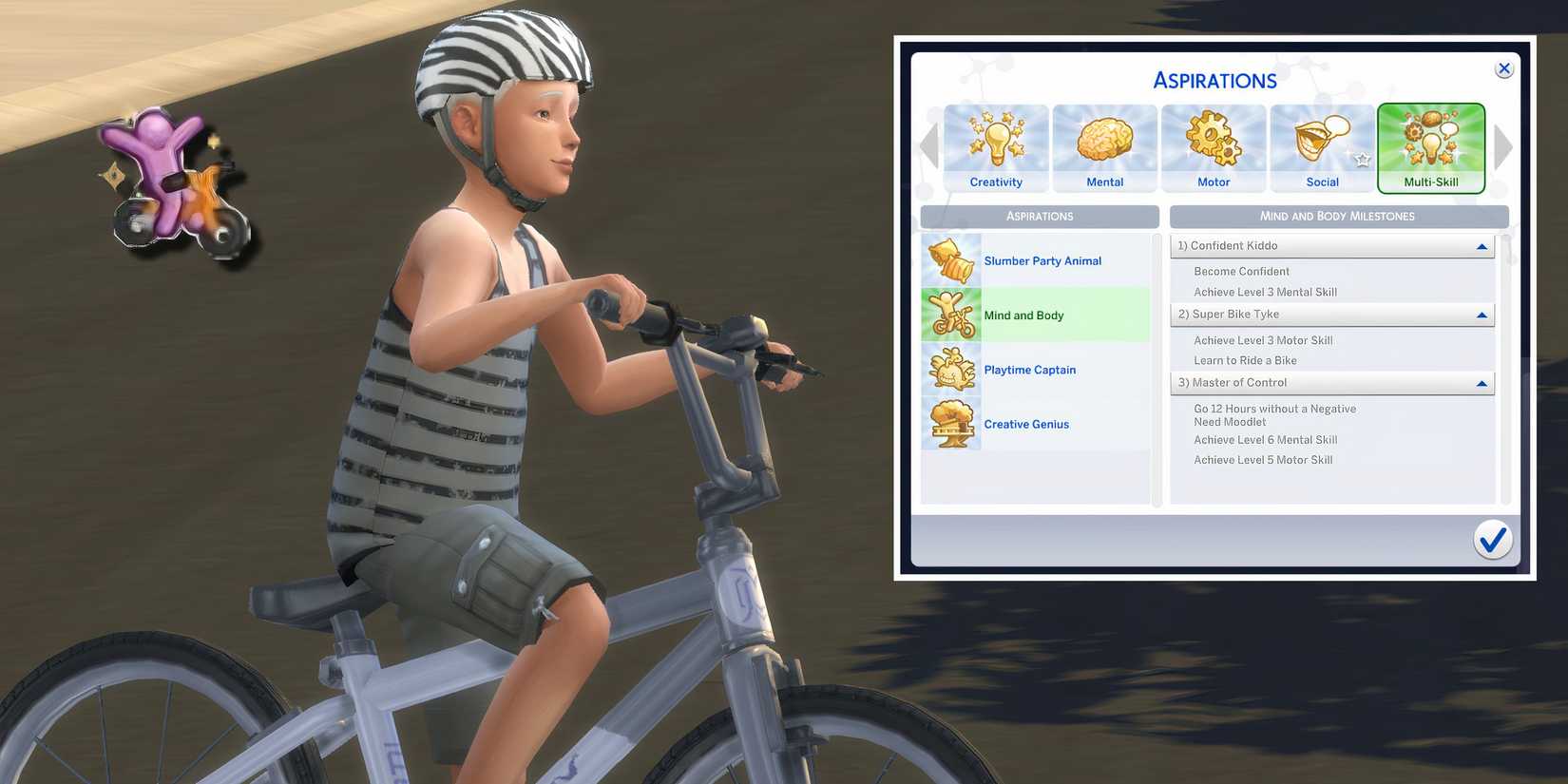This screenshot has height=784, width=1568.
Task: Switch to the Motor tab
Action: 1213,149
